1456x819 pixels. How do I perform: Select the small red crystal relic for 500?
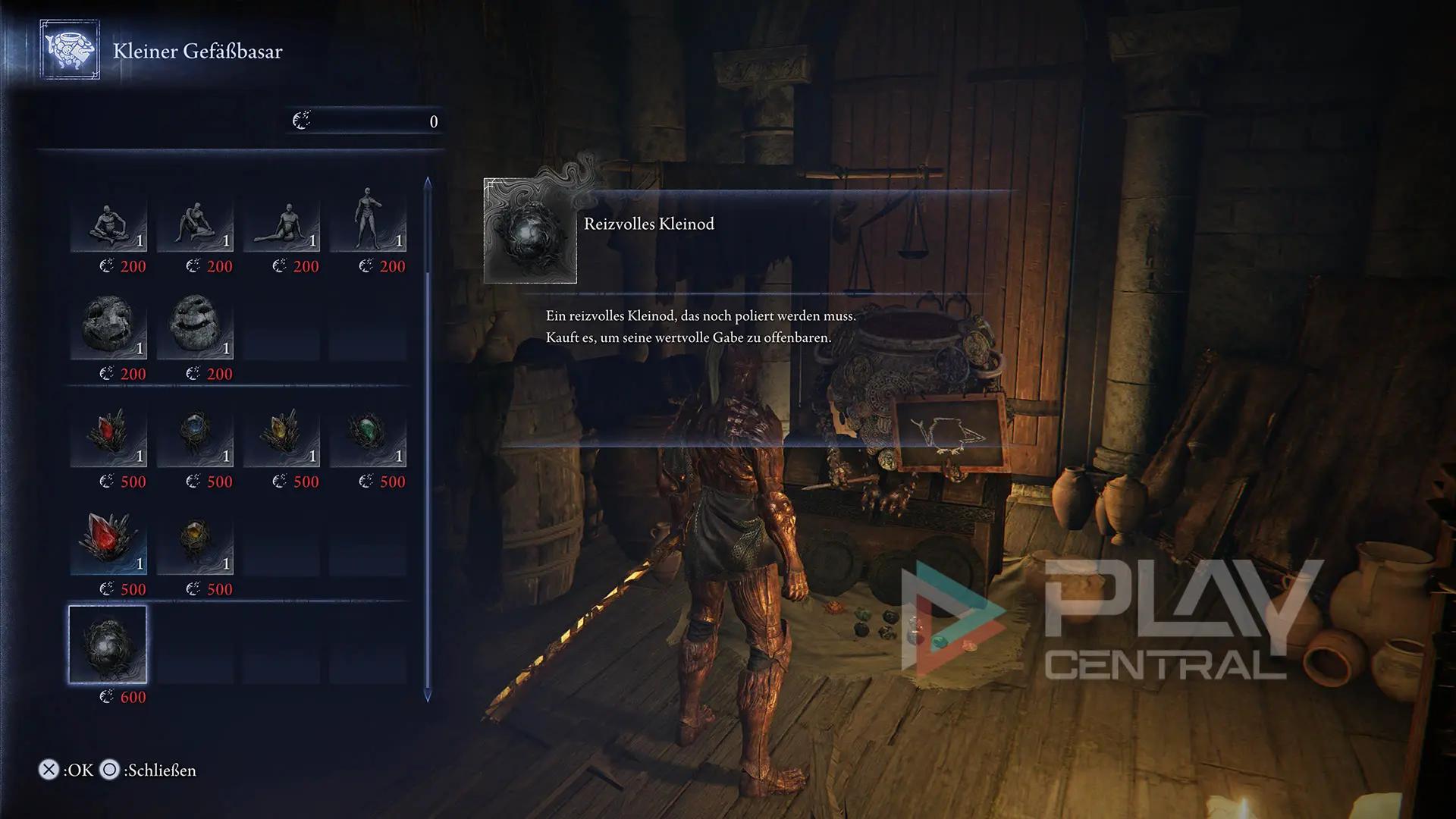pyautogui.click(x=108, y=435)
